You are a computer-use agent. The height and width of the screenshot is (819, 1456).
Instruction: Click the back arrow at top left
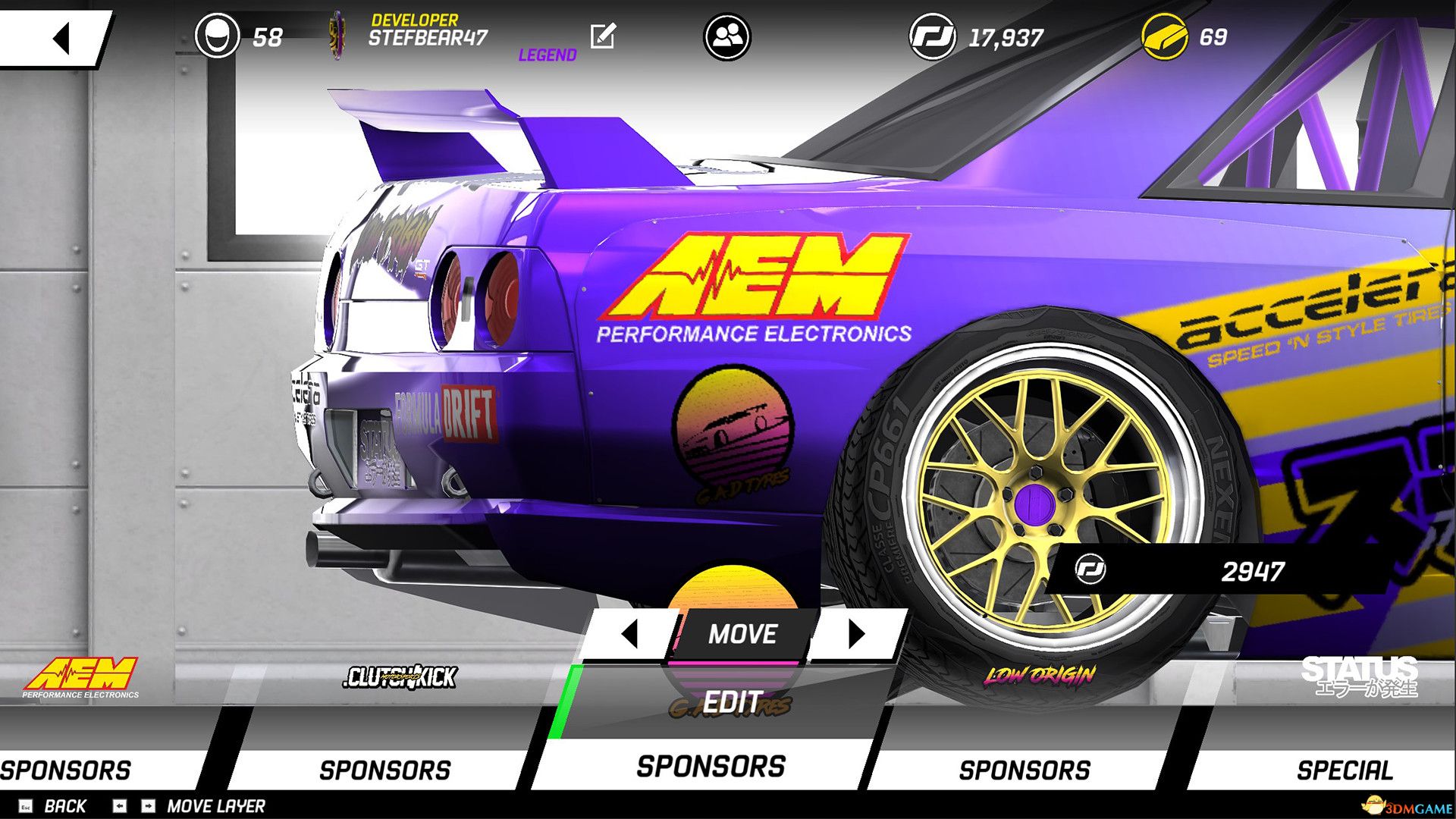[x=62, y=36]
